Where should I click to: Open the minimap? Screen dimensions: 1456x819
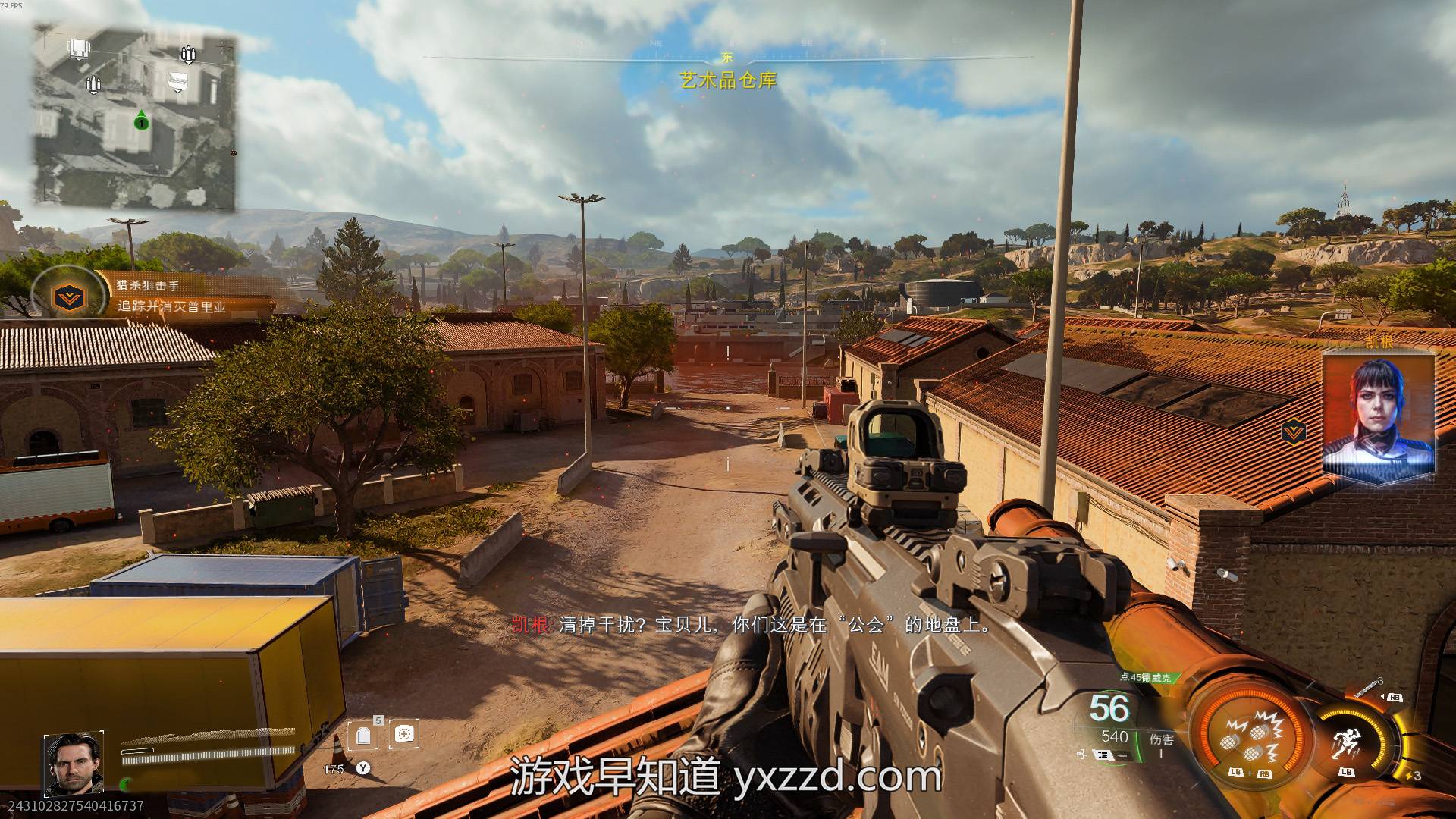tap(134, 118)
